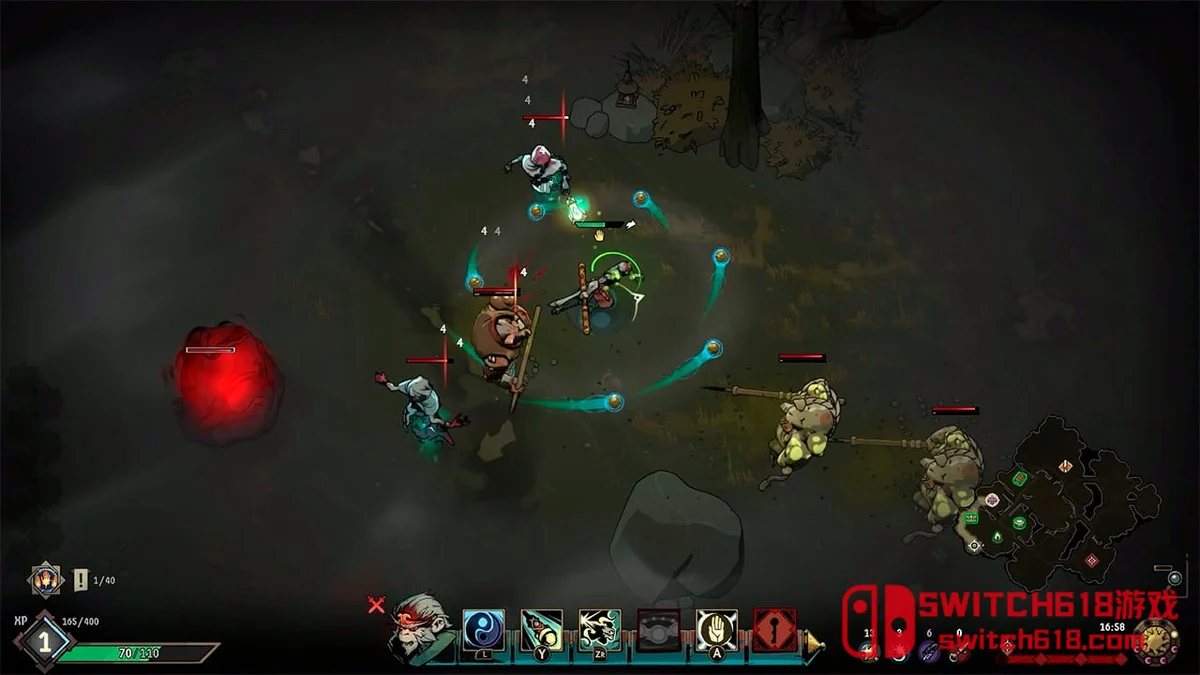Open the golden sun dial icon
1200x675 pixels.
pos(1156,641)
